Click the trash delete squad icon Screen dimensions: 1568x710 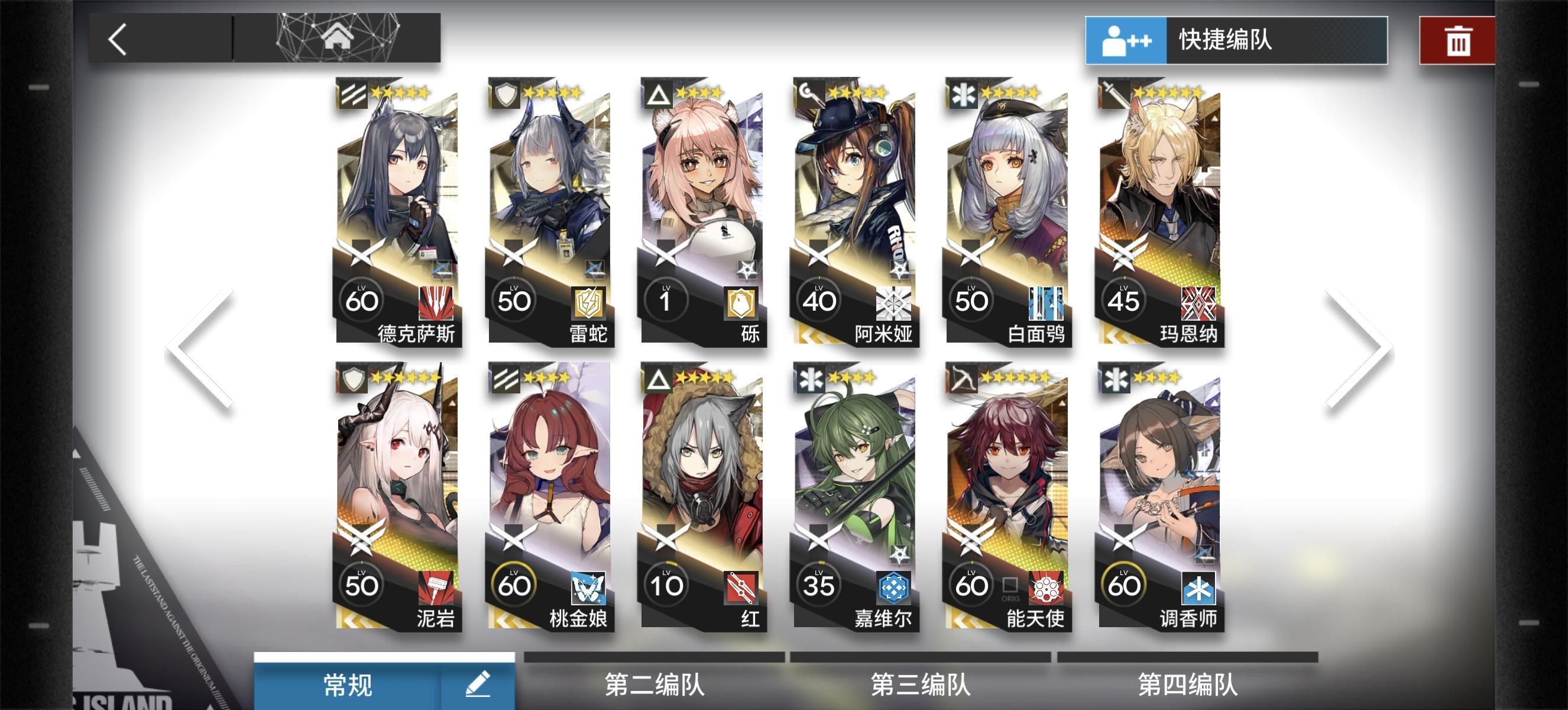pos(1459,40)
